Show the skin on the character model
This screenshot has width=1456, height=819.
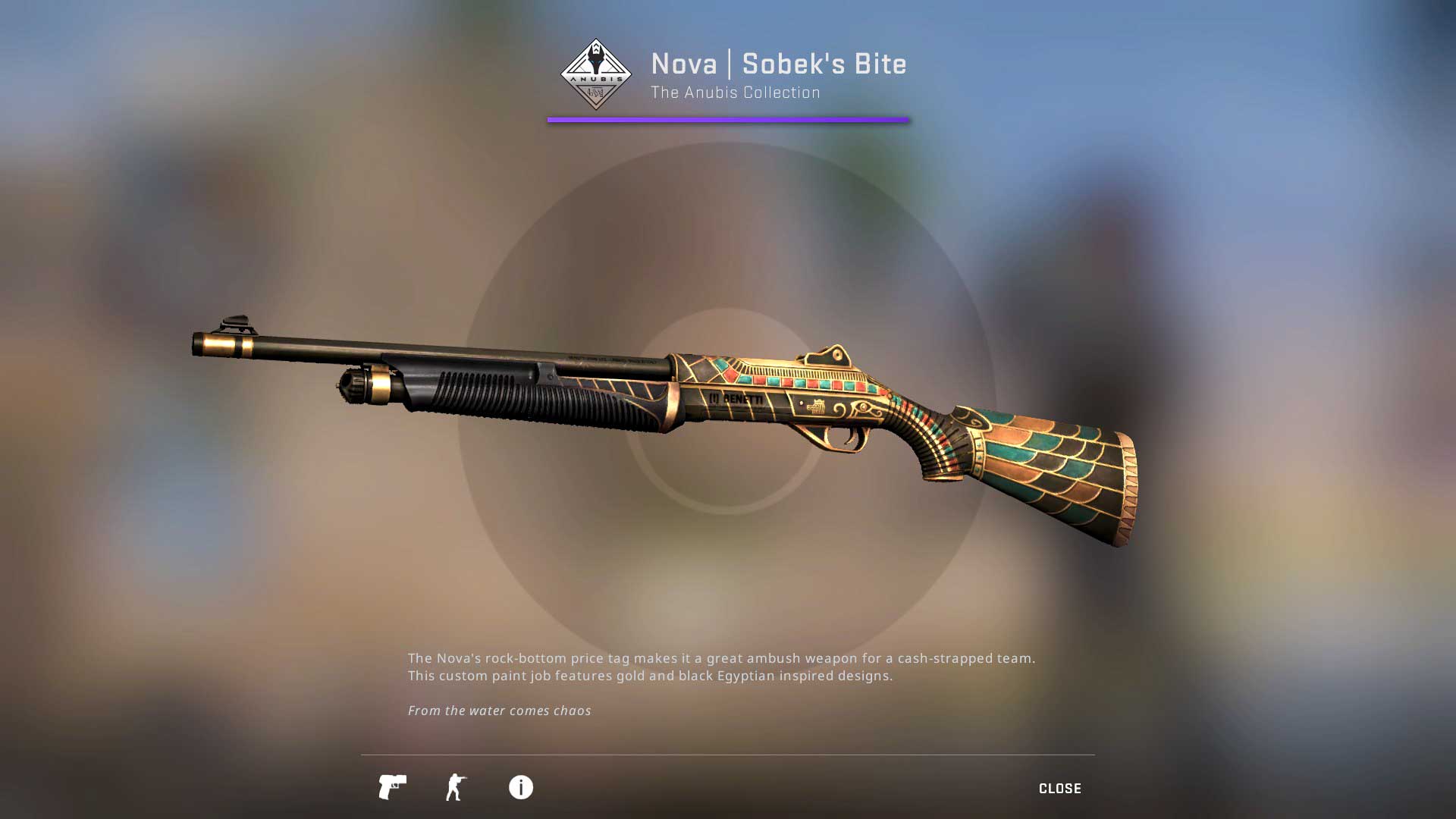[x=456, y=787]
